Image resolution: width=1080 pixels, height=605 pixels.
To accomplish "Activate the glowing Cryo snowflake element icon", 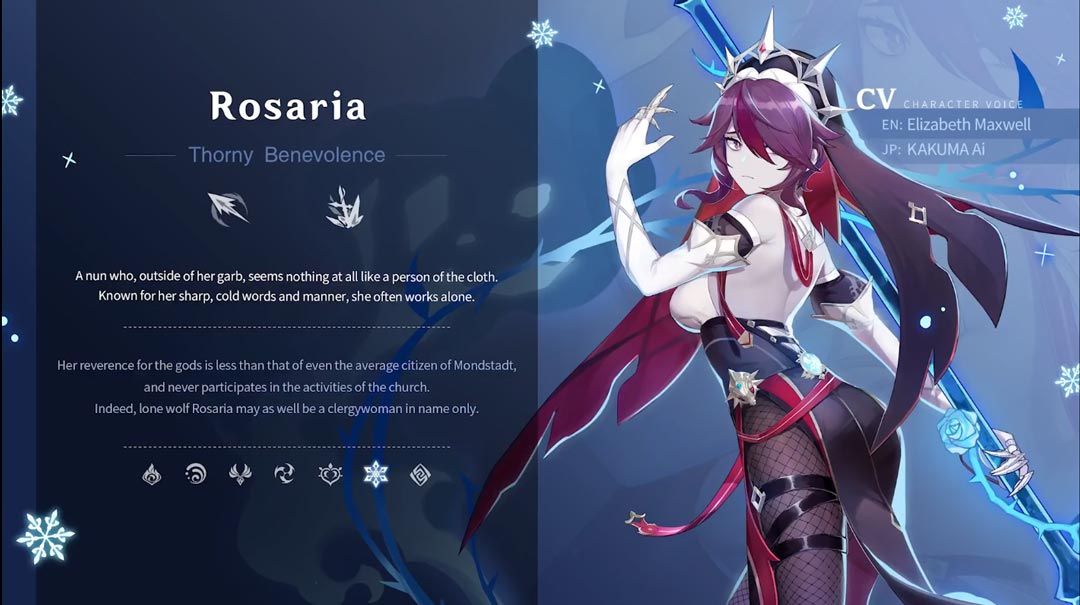I will tap(375, 474).
